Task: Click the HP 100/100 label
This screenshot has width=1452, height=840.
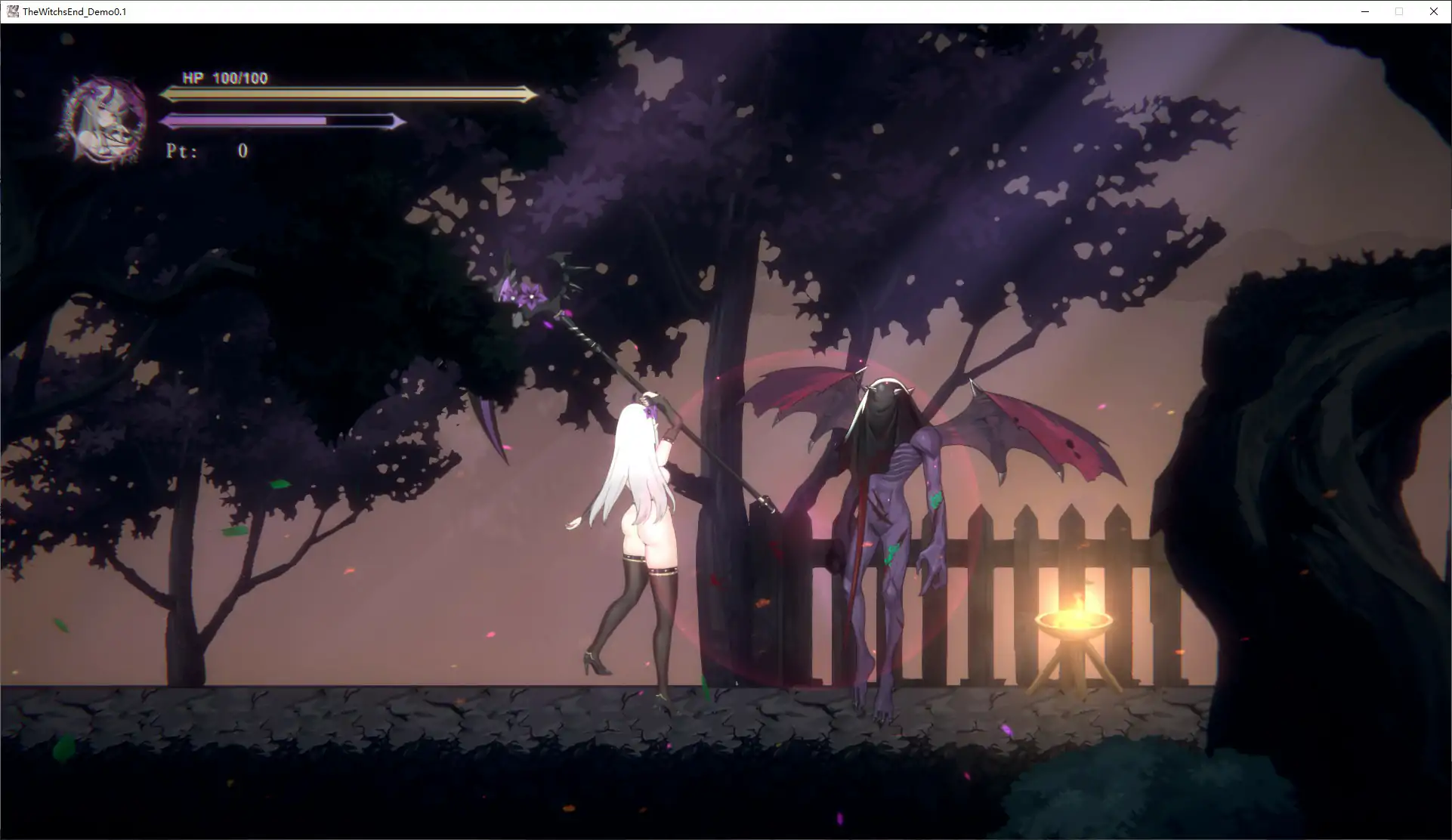Action: pyautogui.click(x=223, y=77)
